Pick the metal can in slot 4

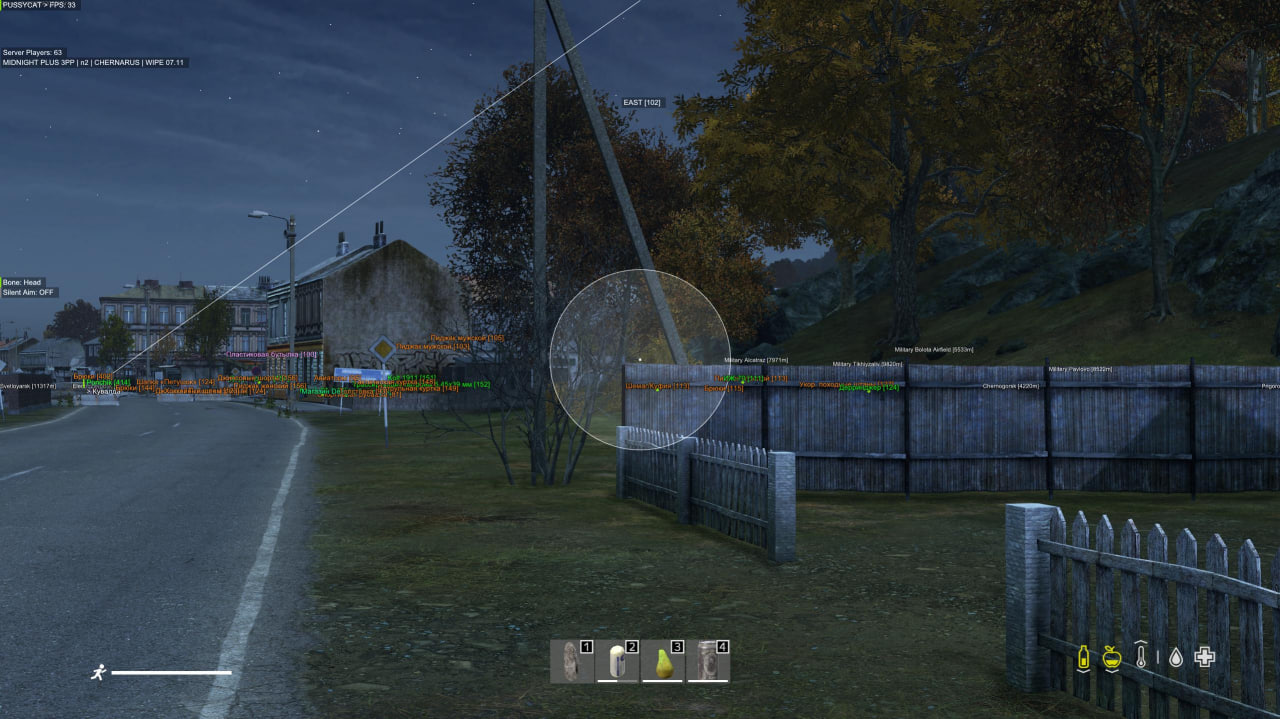point(708,661)
